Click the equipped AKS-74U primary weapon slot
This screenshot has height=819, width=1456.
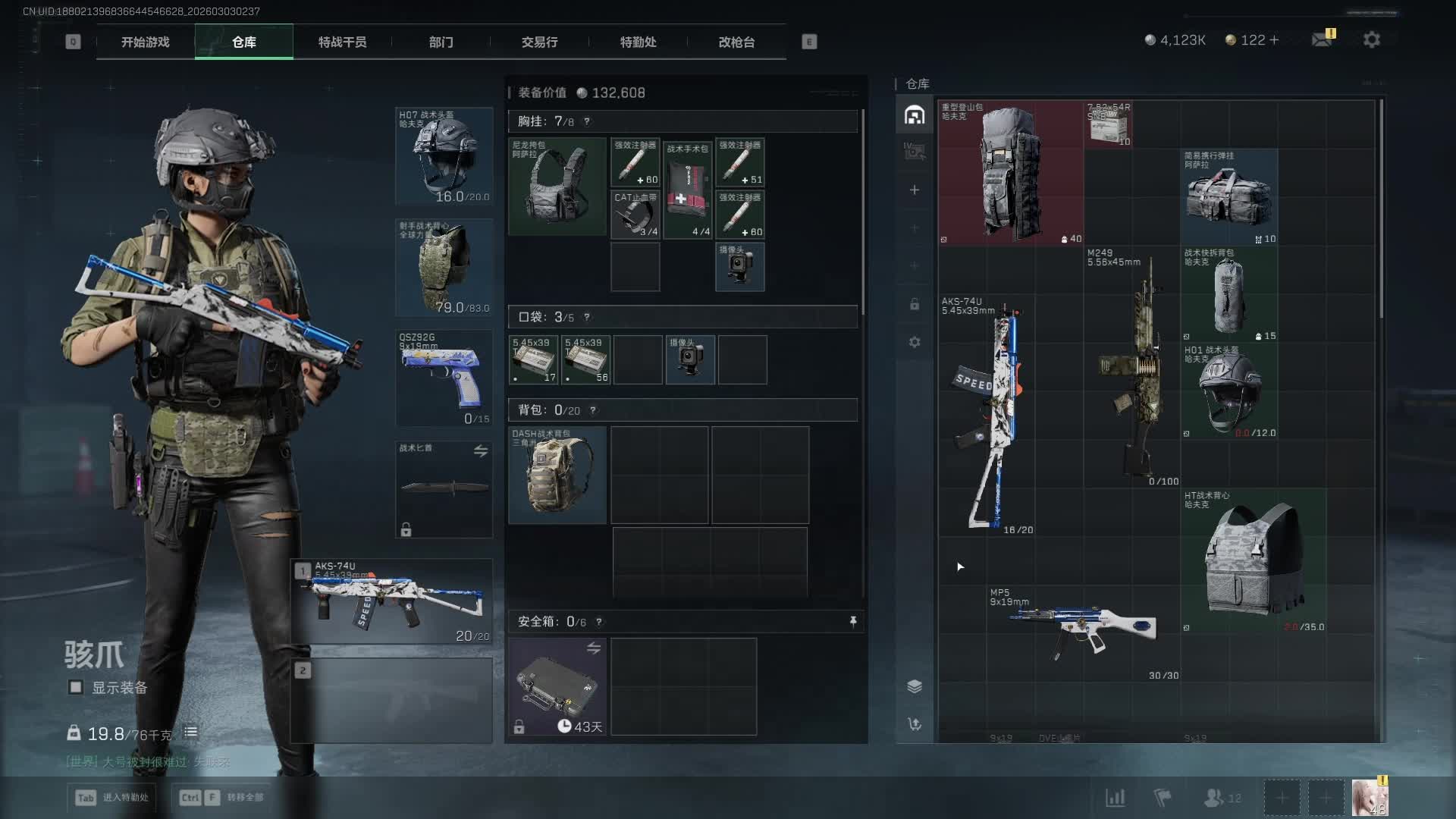click(393, 602)
